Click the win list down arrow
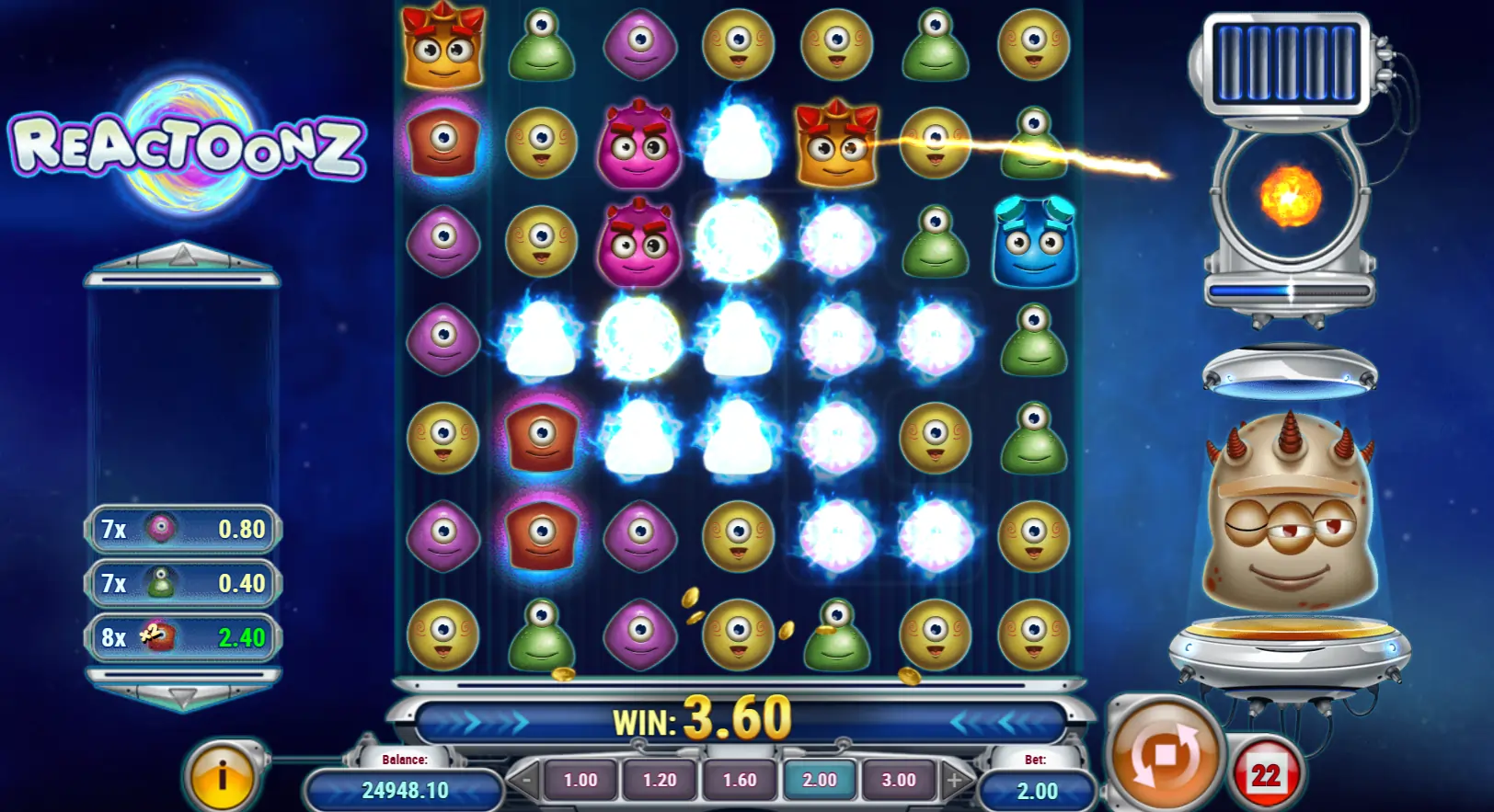 (x=182, y=698)
